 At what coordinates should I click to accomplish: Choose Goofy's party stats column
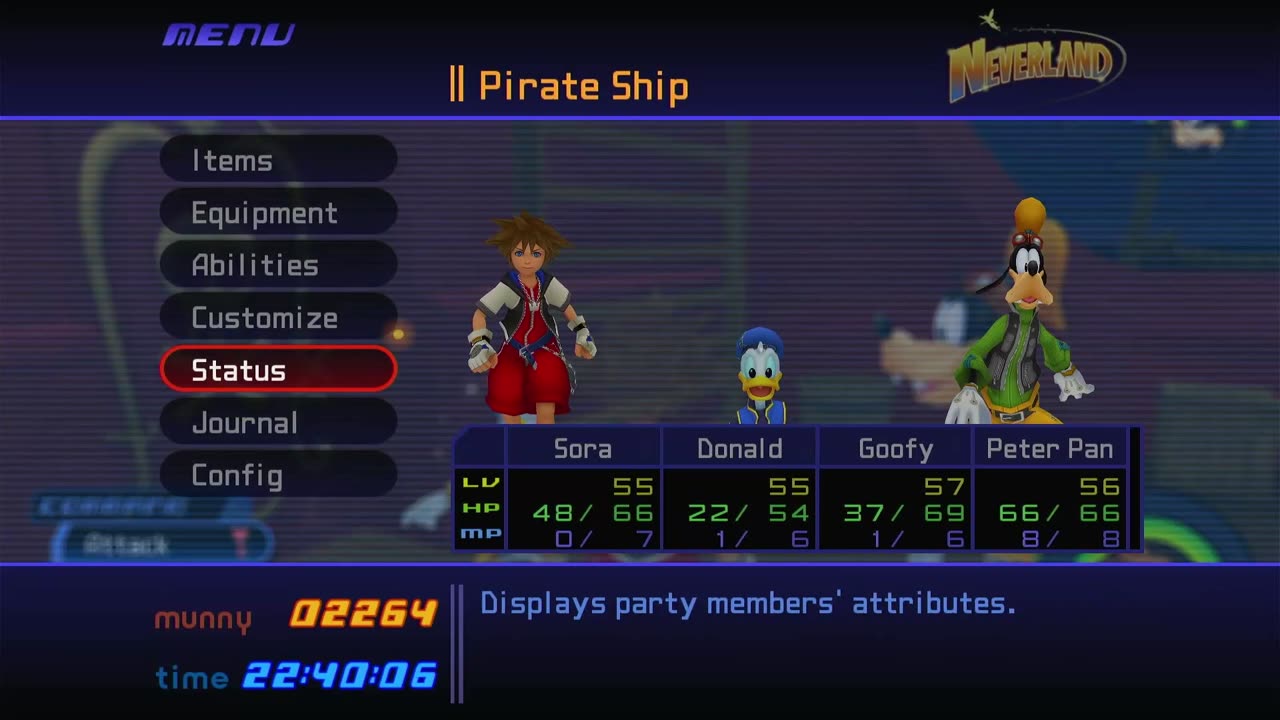895,490
